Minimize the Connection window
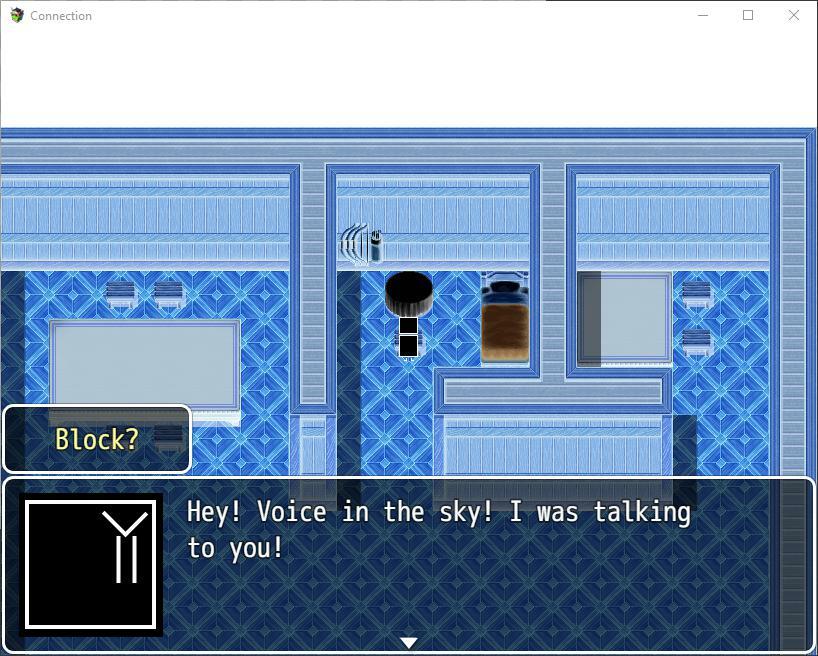 pos(702,15)
